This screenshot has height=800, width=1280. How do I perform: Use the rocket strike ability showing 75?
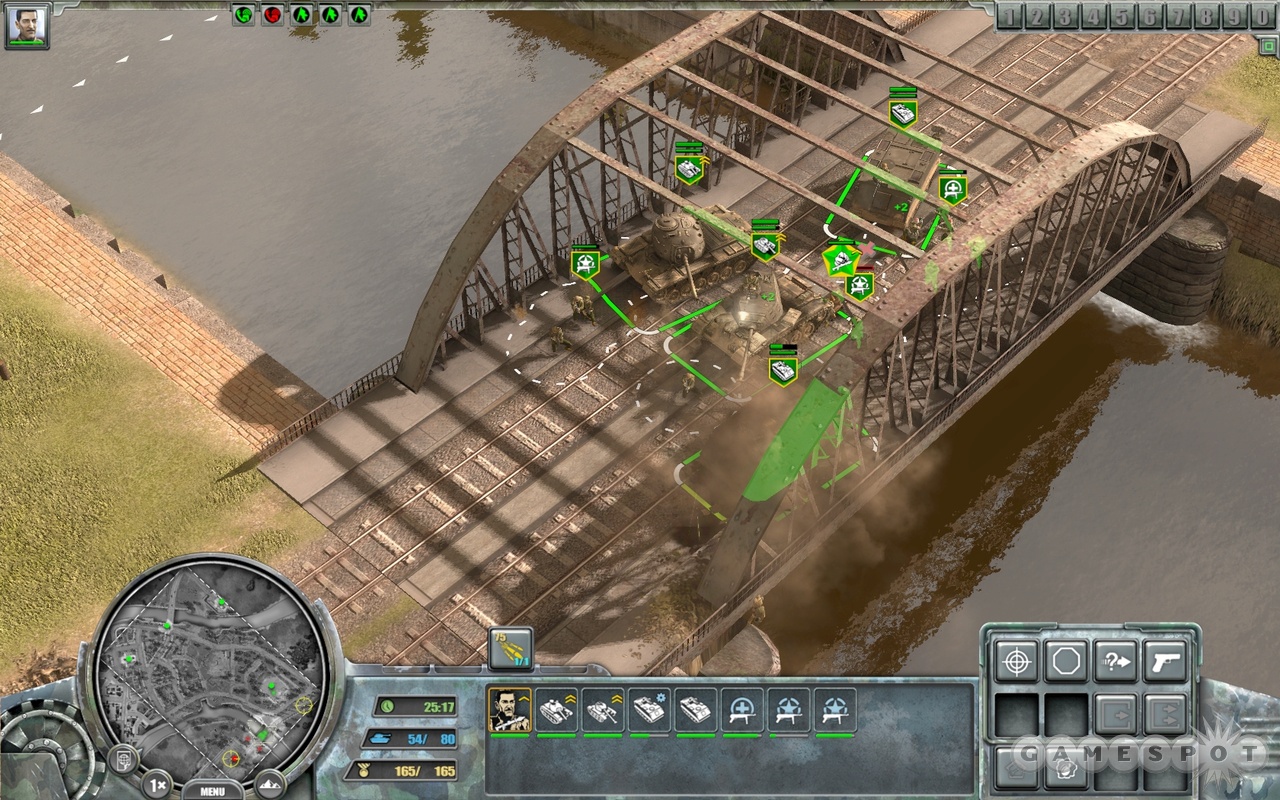click(510, 649)
